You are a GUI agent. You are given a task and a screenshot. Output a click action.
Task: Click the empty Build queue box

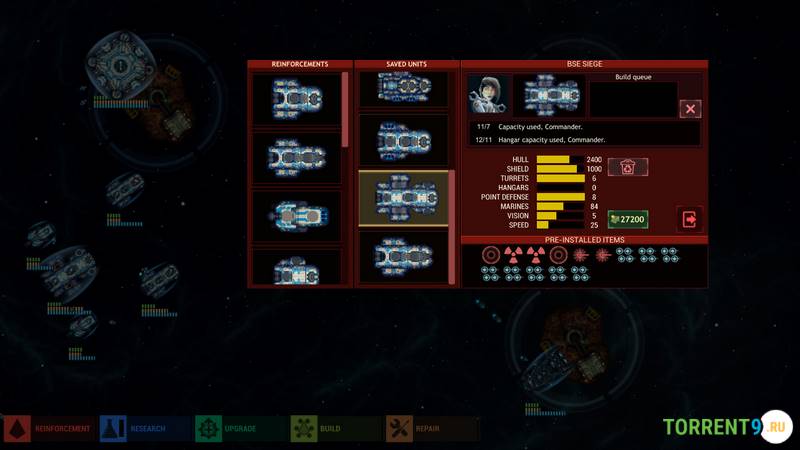(x=632, y=100)
